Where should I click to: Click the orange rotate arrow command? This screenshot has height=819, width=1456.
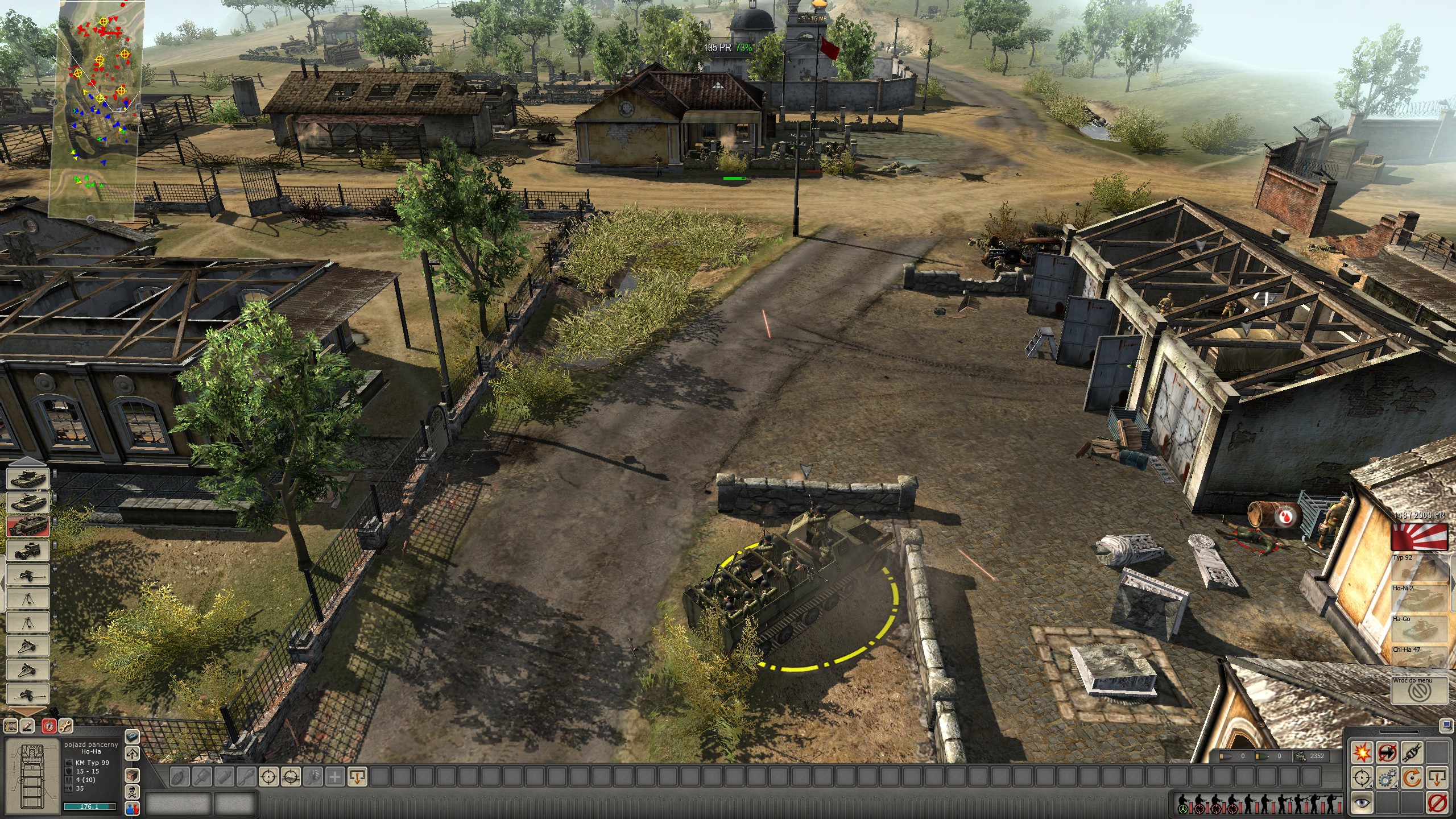1412,777
